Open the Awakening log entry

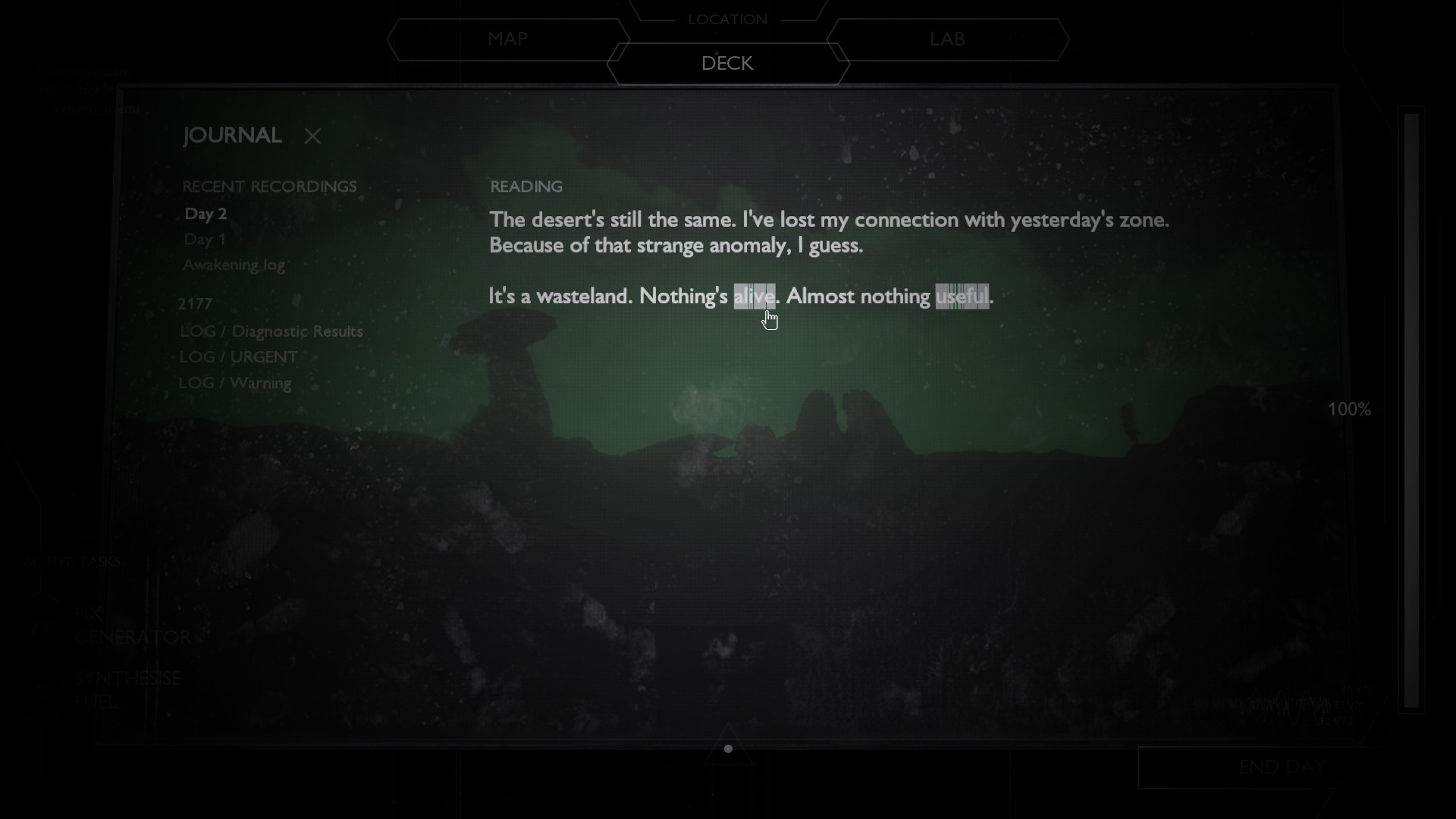(234, 265)
